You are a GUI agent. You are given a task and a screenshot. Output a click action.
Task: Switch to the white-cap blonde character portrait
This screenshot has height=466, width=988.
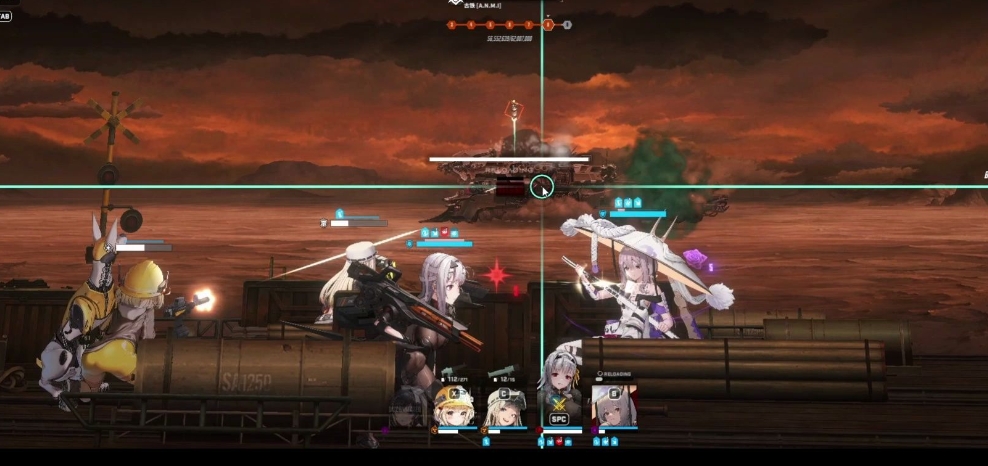507,407
